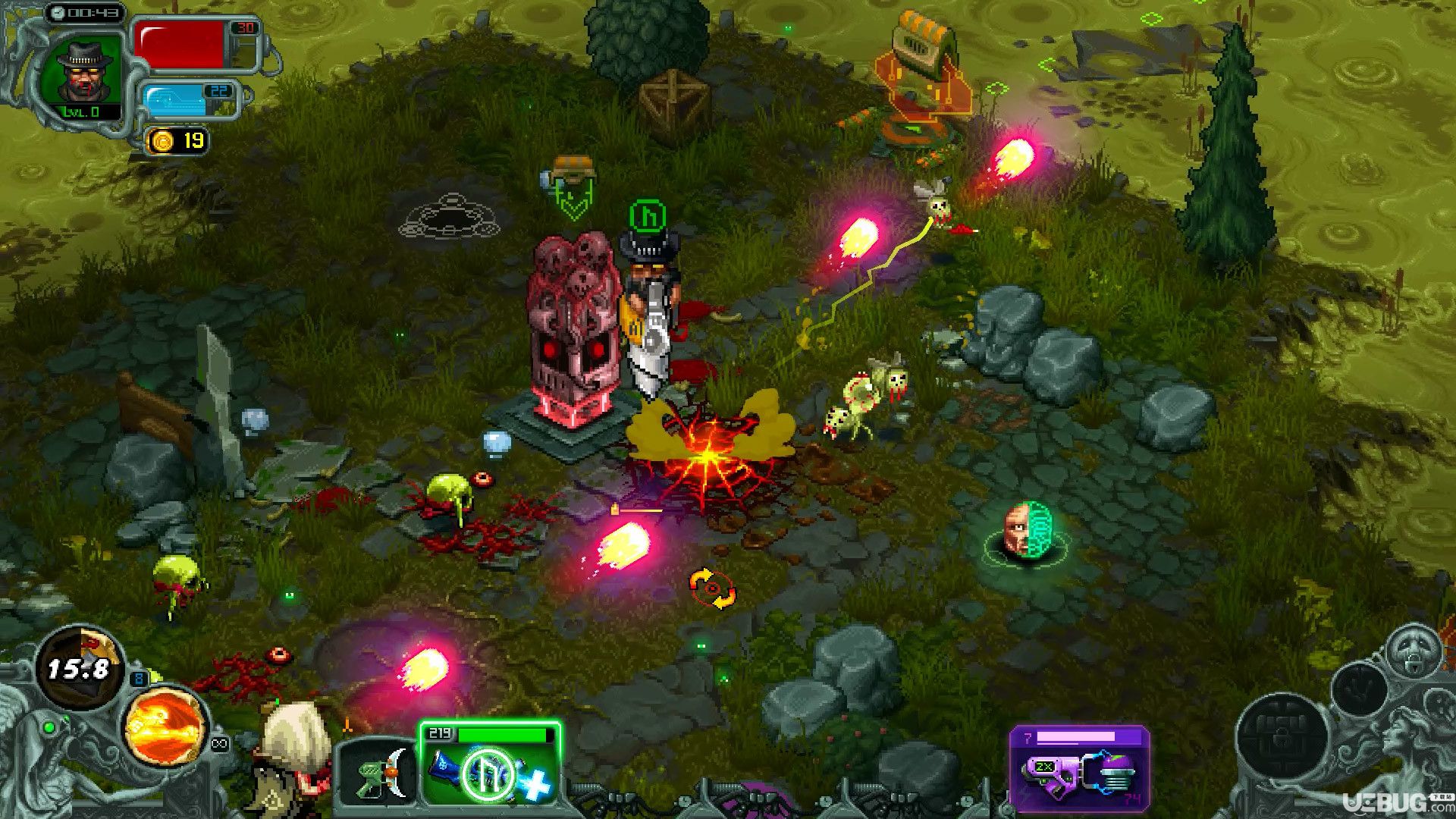
Task: Select the dark hand ability slot
Action: coord(1359,689)
